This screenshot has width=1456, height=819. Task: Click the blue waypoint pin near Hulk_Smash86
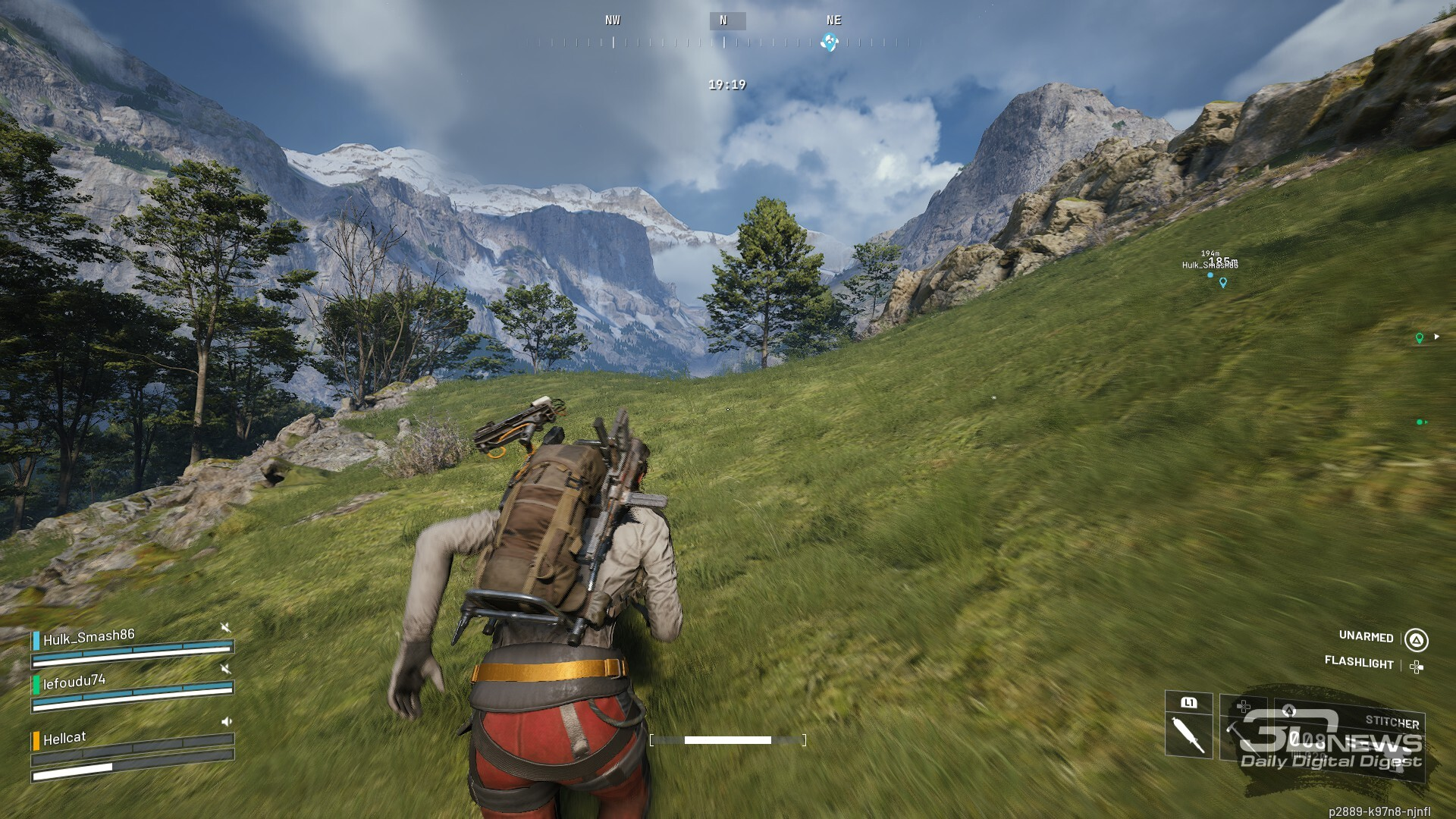pyautogui.click(x=1222, y=283)
